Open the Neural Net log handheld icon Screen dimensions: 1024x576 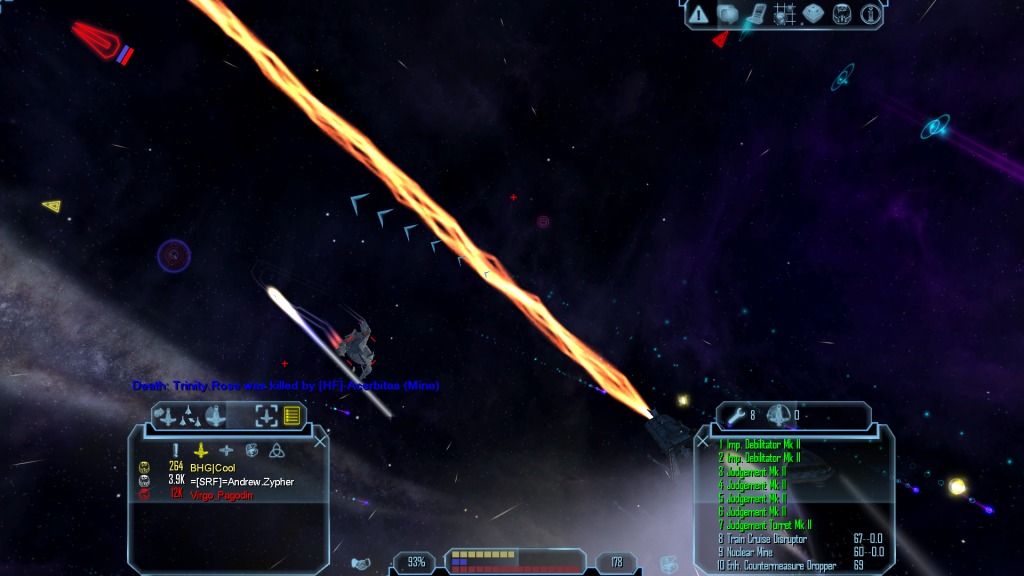(x=756, y=14)
